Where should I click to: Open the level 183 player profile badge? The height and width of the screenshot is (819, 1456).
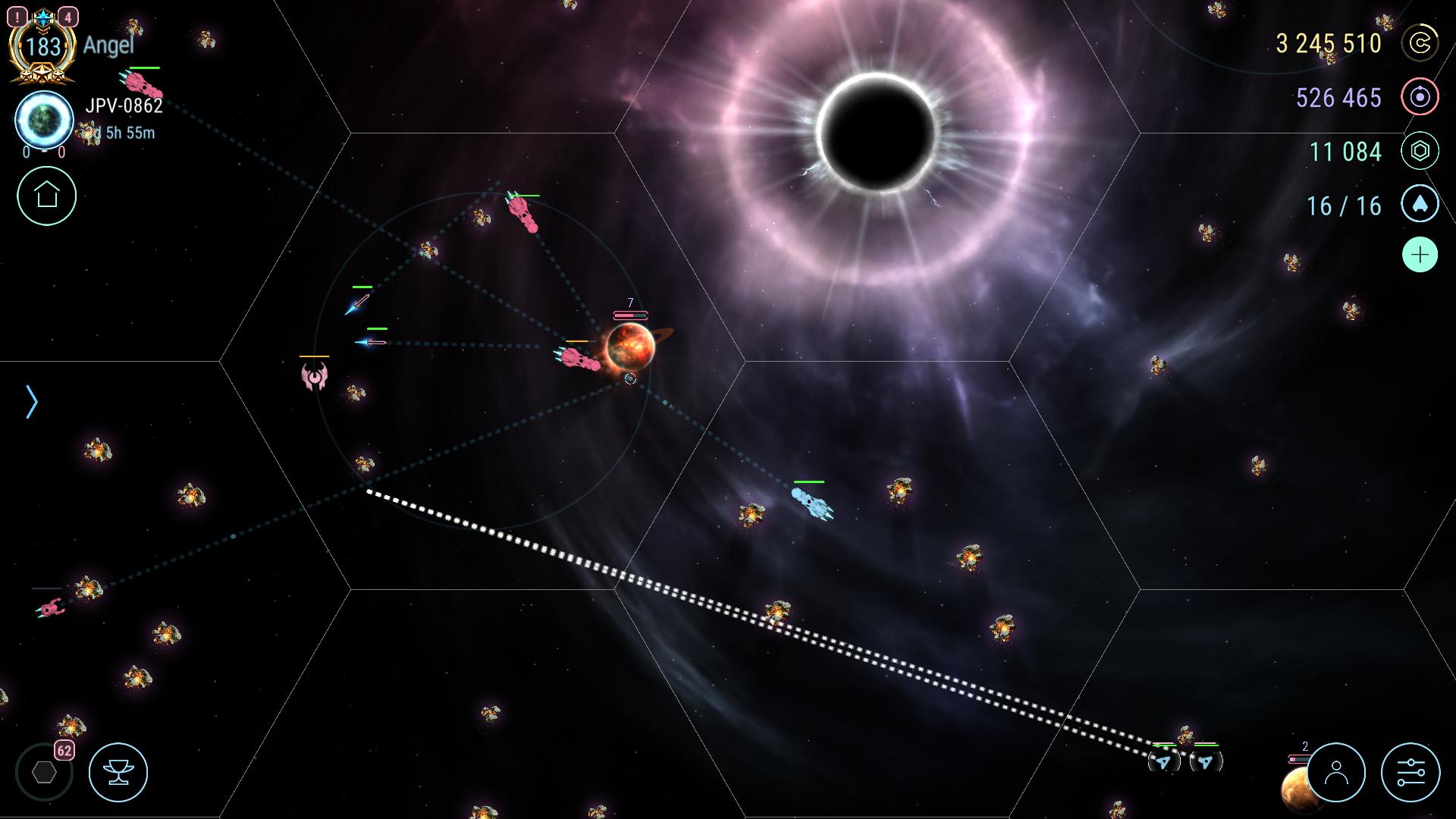coord(42,47)
